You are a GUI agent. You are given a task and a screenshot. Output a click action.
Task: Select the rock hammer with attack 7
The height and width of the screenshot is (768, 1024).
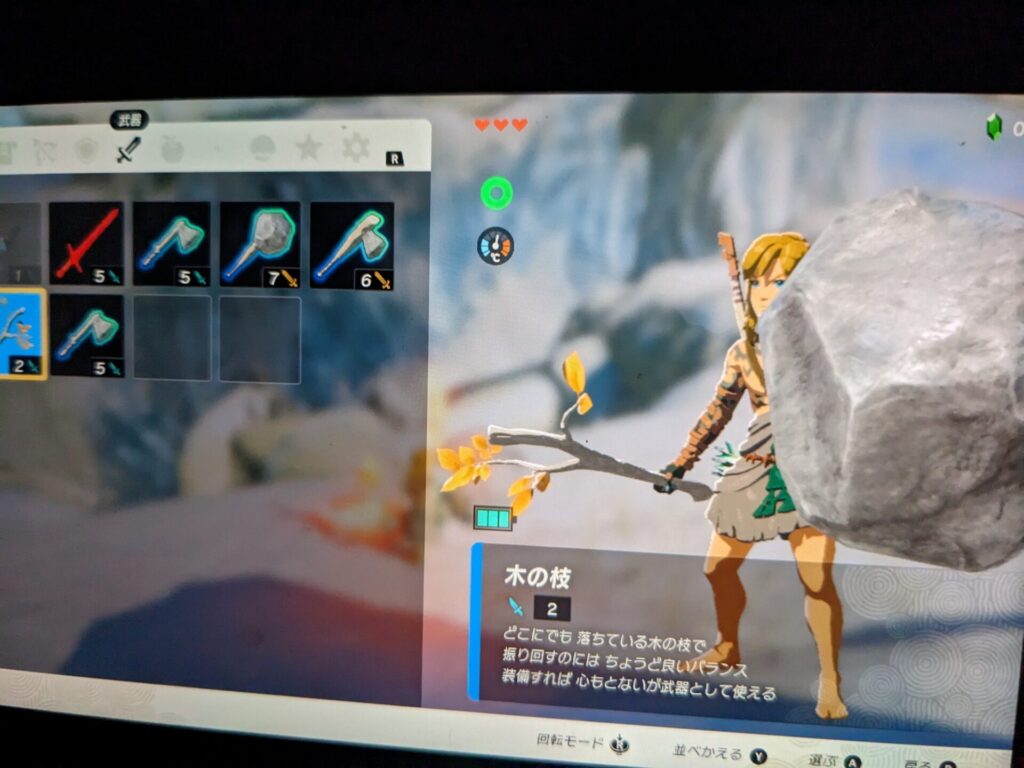coord(260,244)
